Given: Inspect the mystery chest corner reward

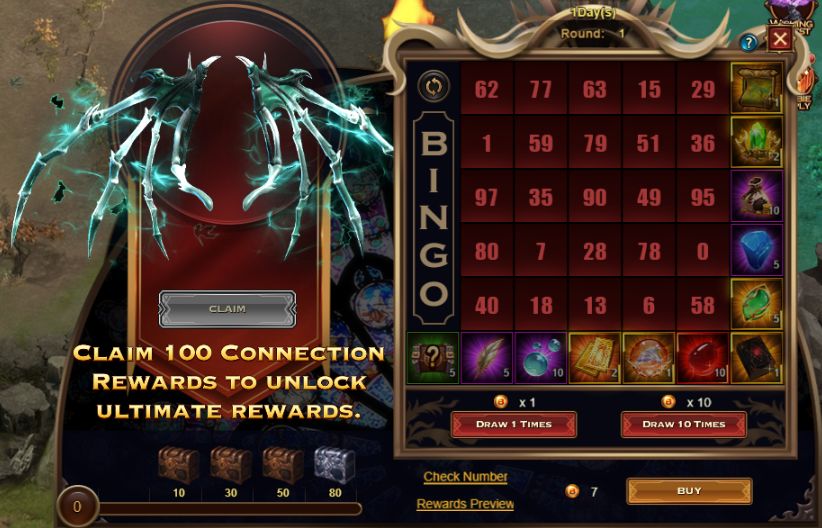Looking at the screenshot, I should 434,358.
